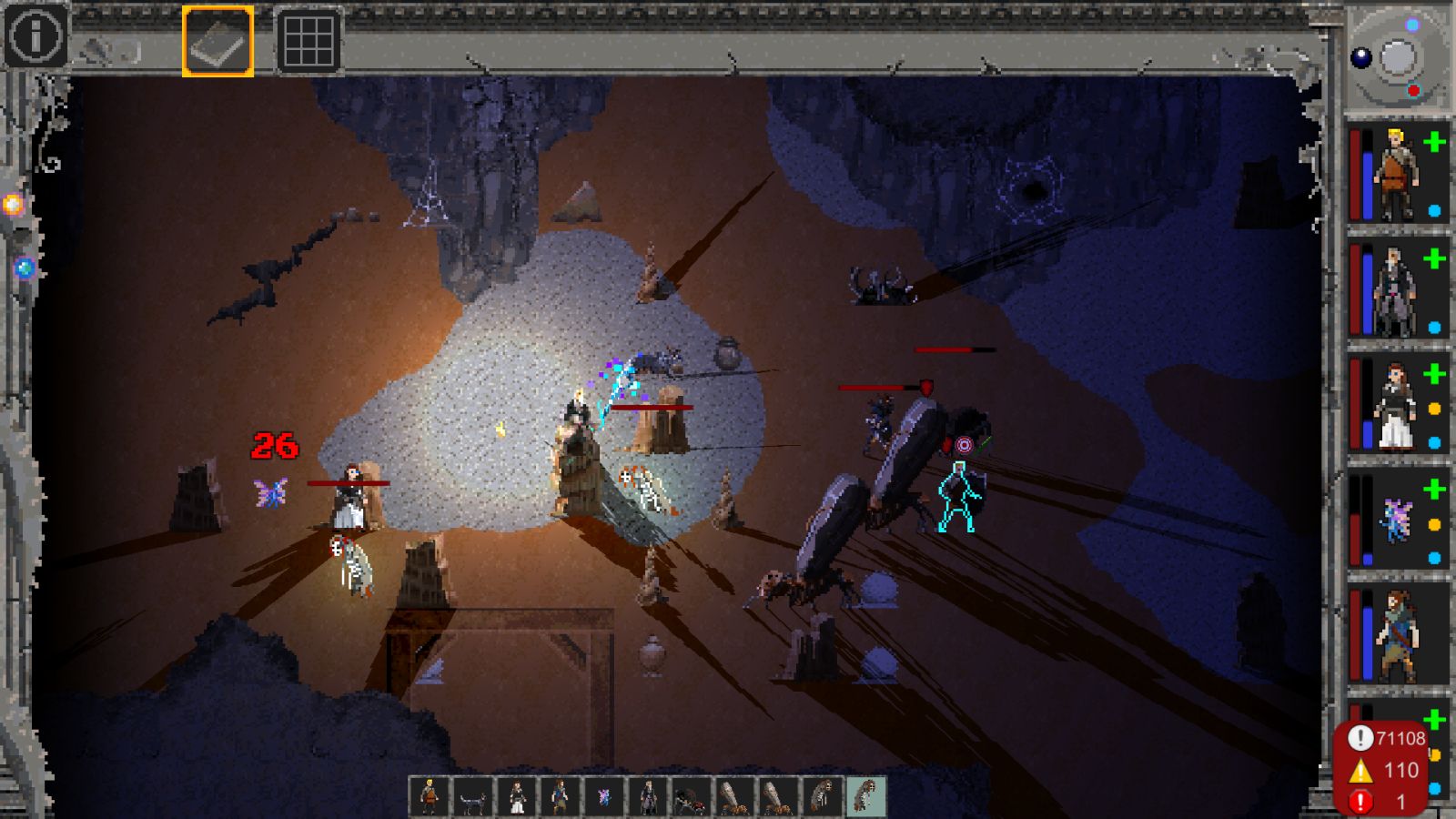The image size is (1456, 819).
Task: Click the green plus beside the fairy
Action: click(1435, 490)
